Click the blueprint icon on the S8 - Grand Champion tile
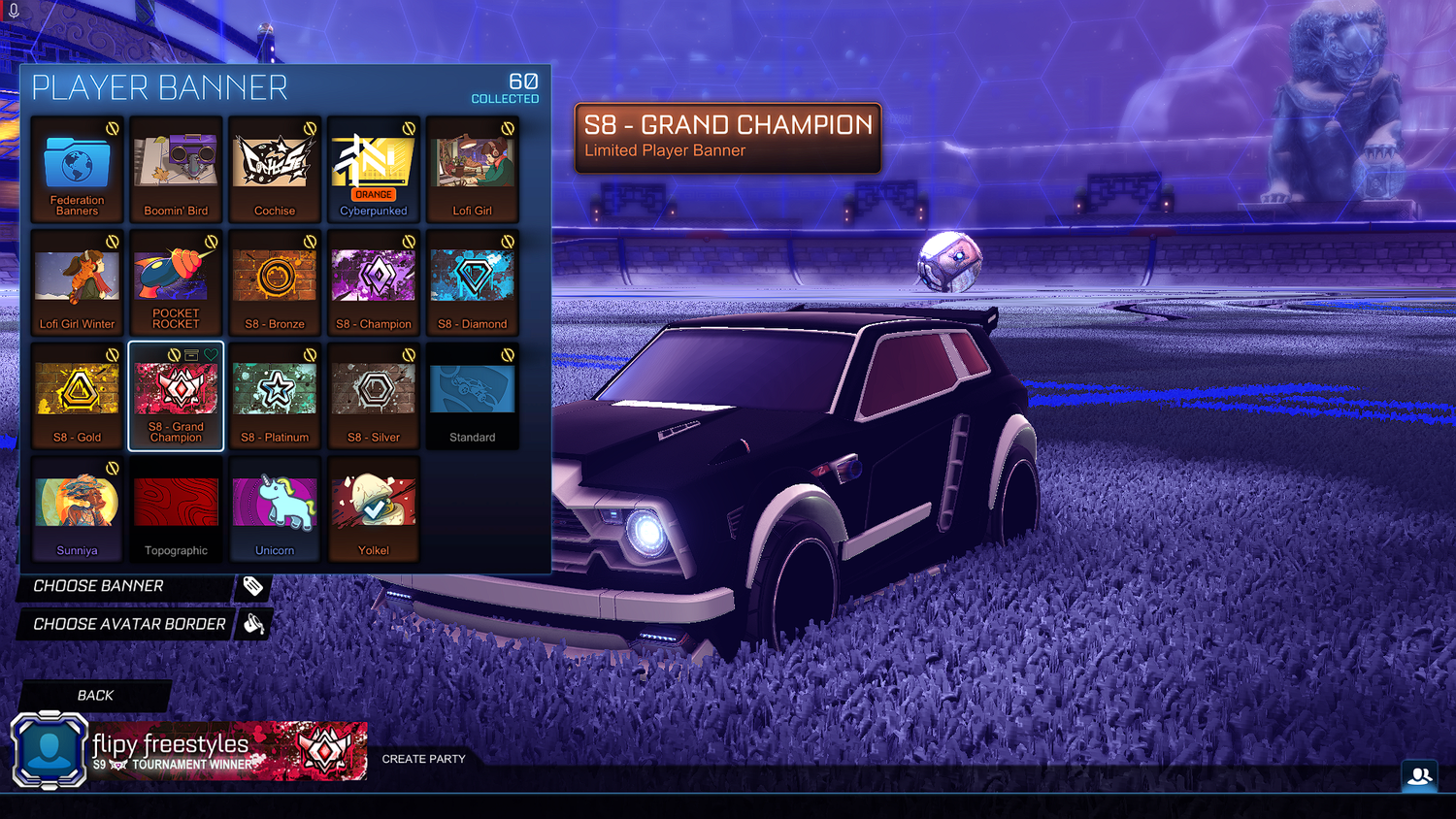The width and height of the screenshot is (1456, 819). point(191,355)
